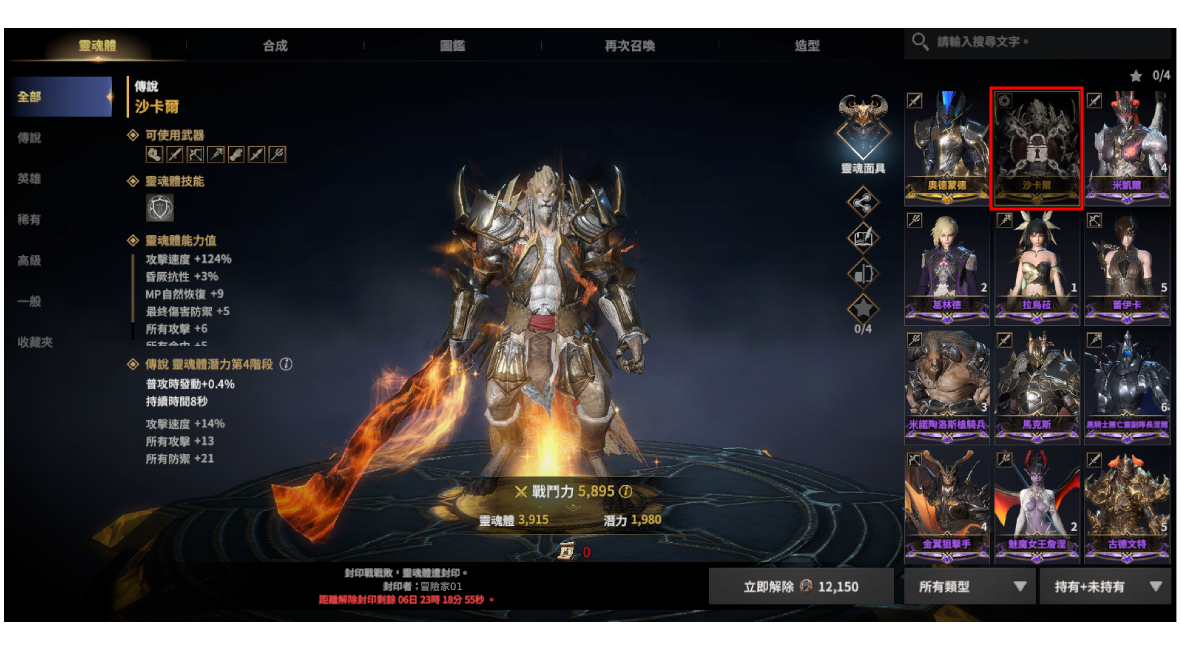Show info for 靈魂體潛力 stage
Image resolution: width=1180 pixels, height=650 pixels.
pos(286,365)
